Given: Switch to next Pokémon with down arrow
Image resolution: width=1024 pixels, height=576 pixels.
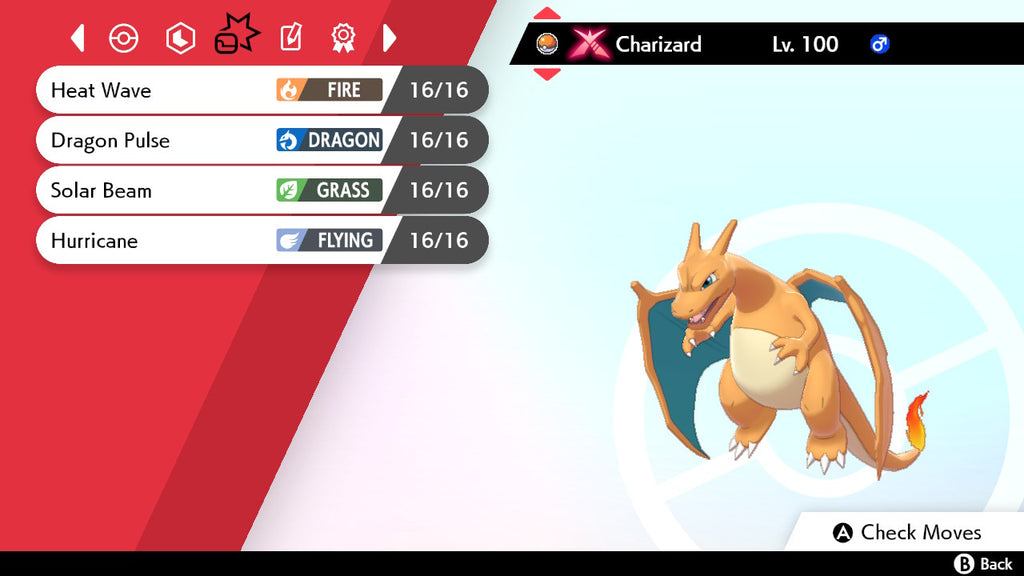Looking at the screenshot, I should 547,73.
